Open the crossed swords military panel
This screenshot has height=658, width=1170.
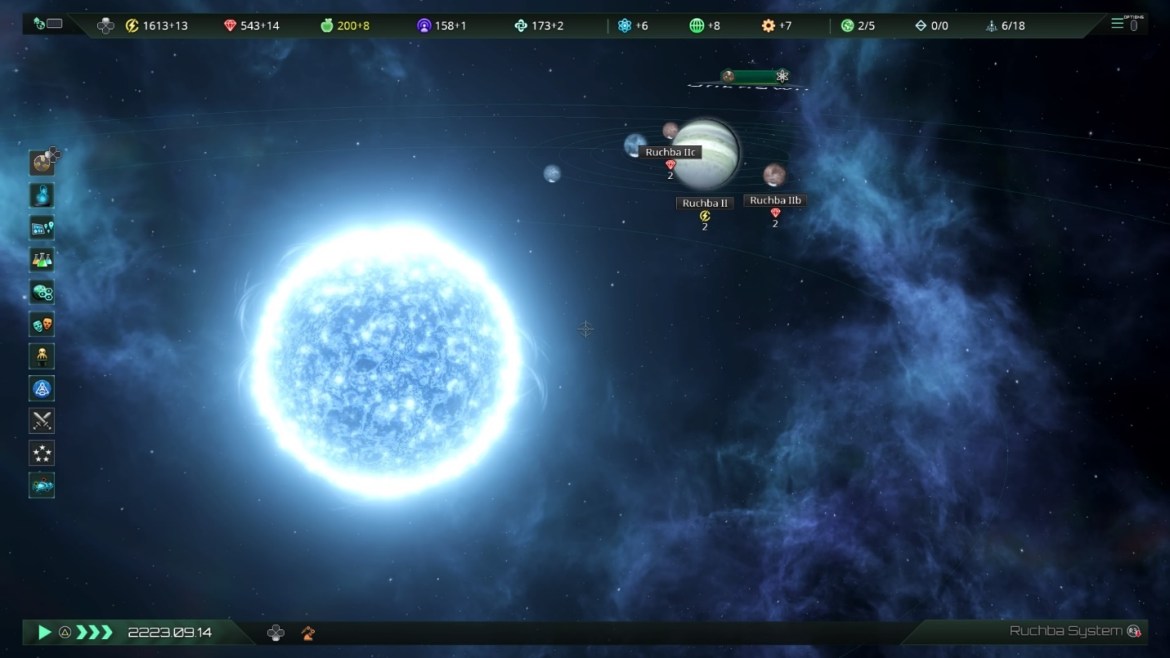pos(42,421)
